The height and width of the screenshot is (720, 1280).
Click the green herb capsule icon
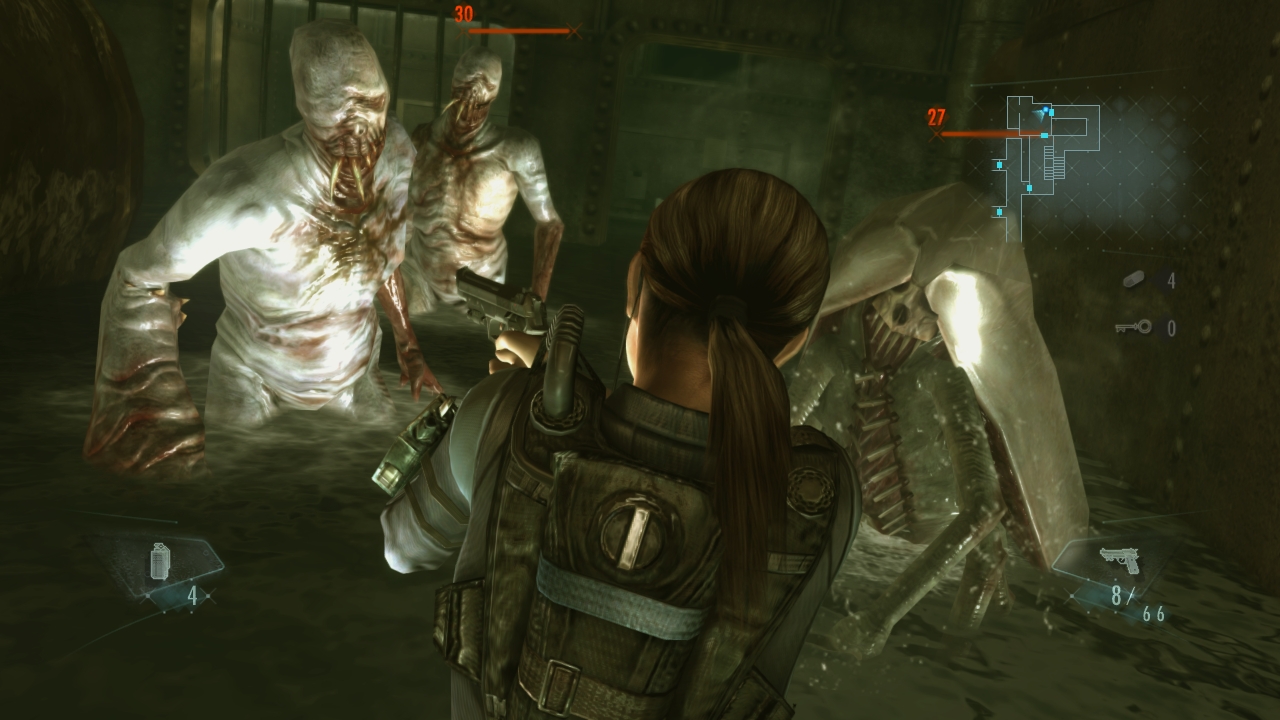point(1135,281)
